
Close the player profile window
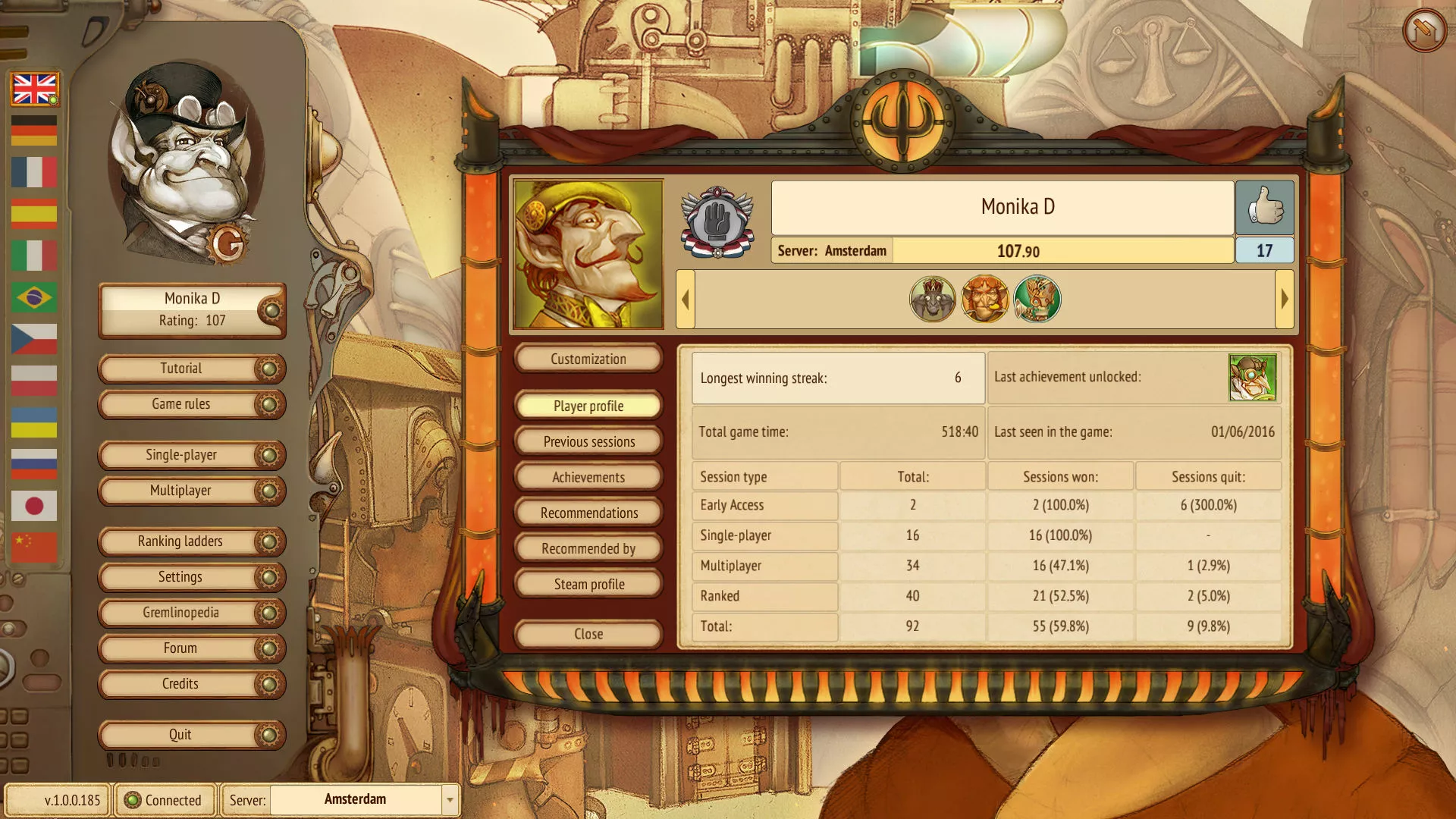click(x=588, y=634)
